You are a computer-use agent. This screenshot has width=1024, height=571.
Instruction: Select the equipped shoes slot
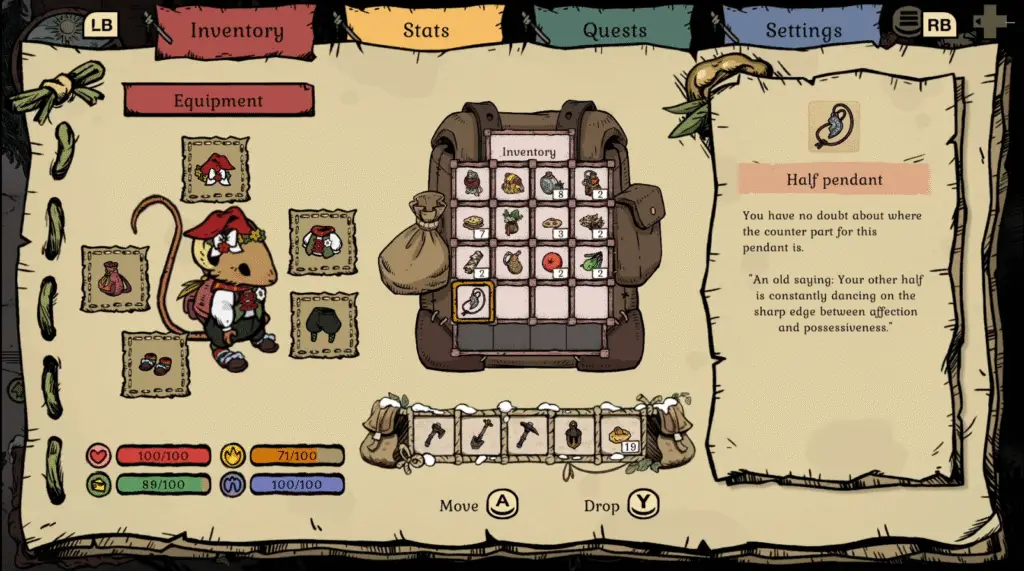(x=155, y=364)
